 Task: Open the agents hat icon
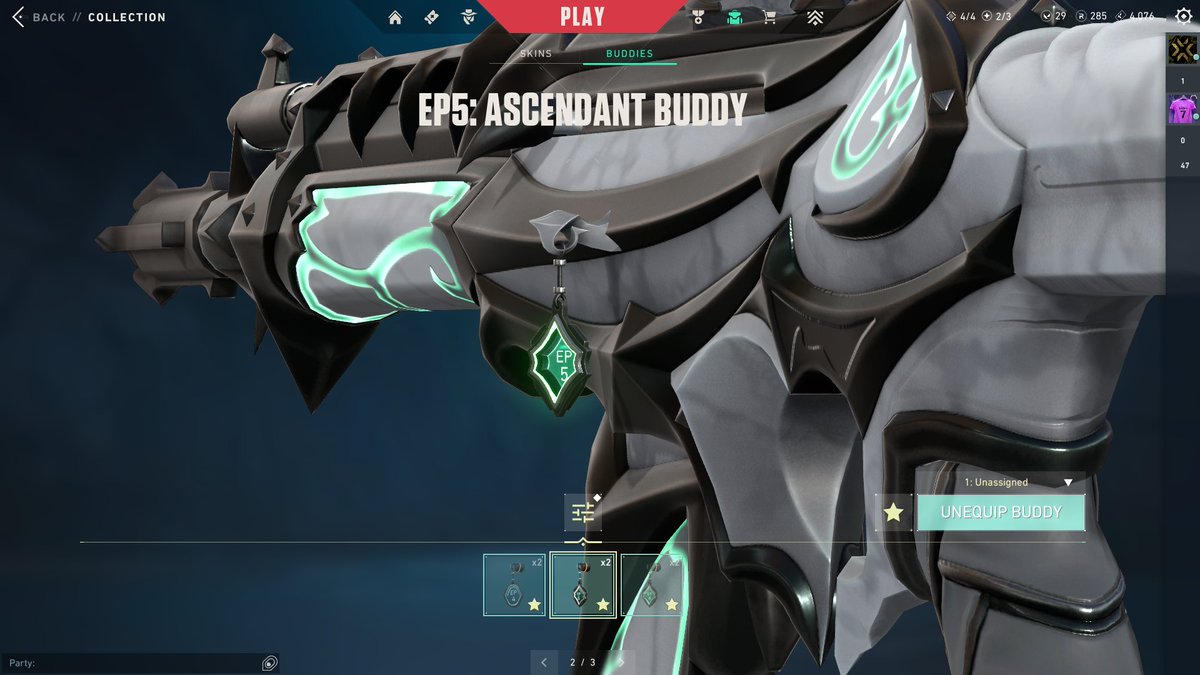(468, 17)
